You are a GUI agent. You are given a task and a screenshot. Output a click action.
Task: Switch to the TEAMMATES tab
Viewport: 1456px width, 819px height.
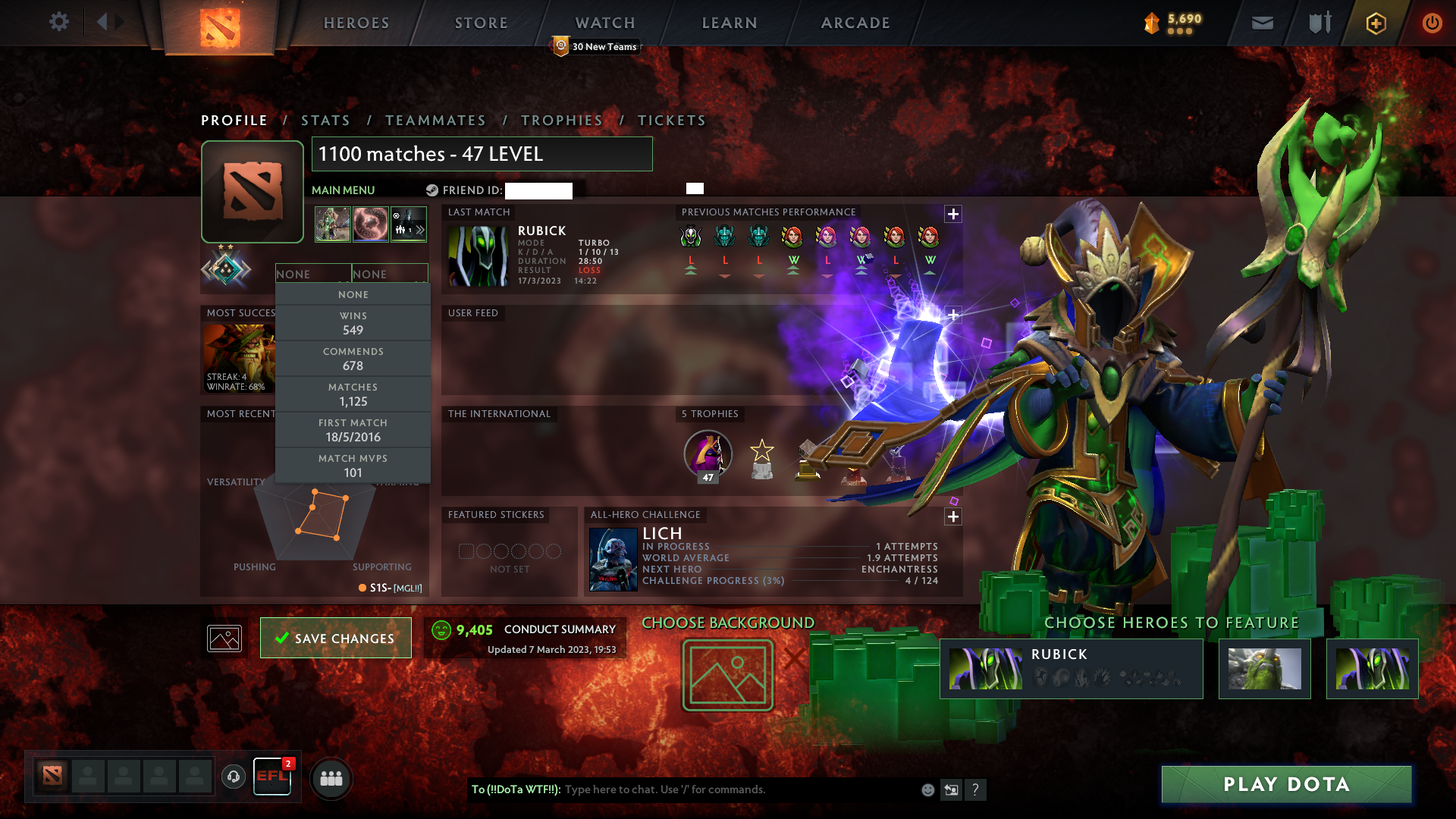[x=435, y=120]
